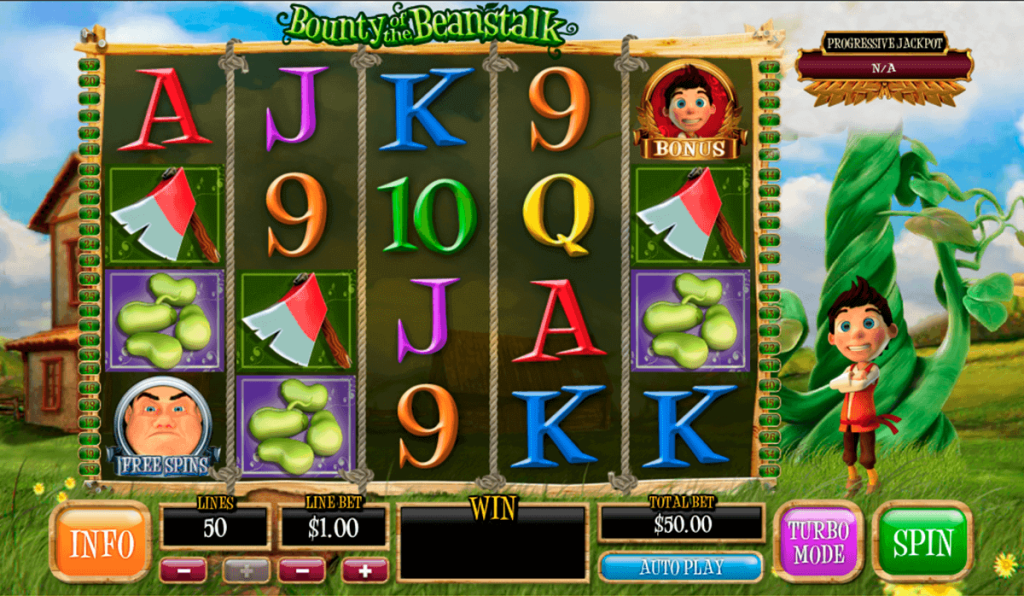
Task: Increase the number of lines
Action: click(246, 570)
